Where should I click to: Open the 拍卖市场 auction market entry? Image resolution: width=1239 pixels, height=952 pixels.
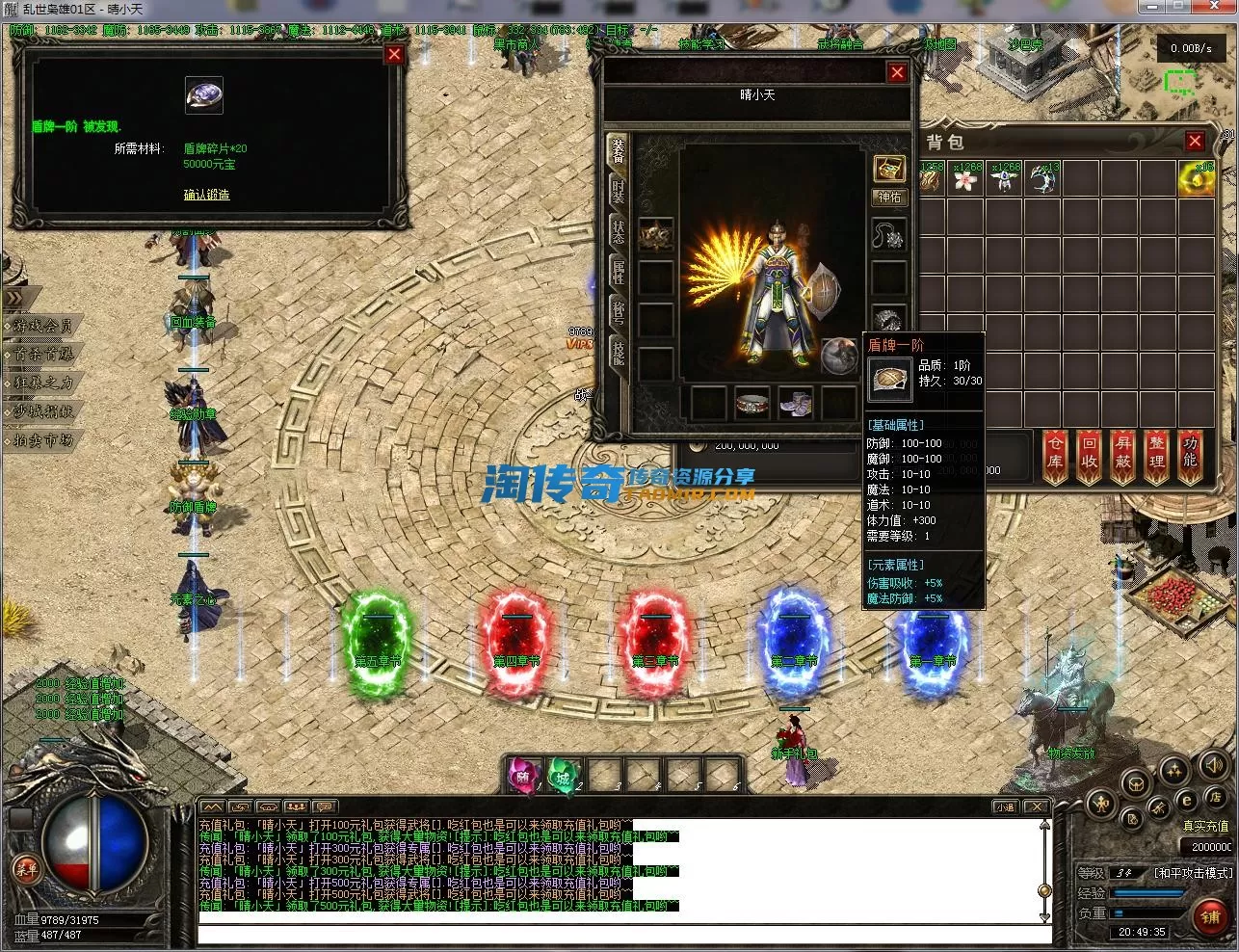pyautogui.click(x=43, y=440)
